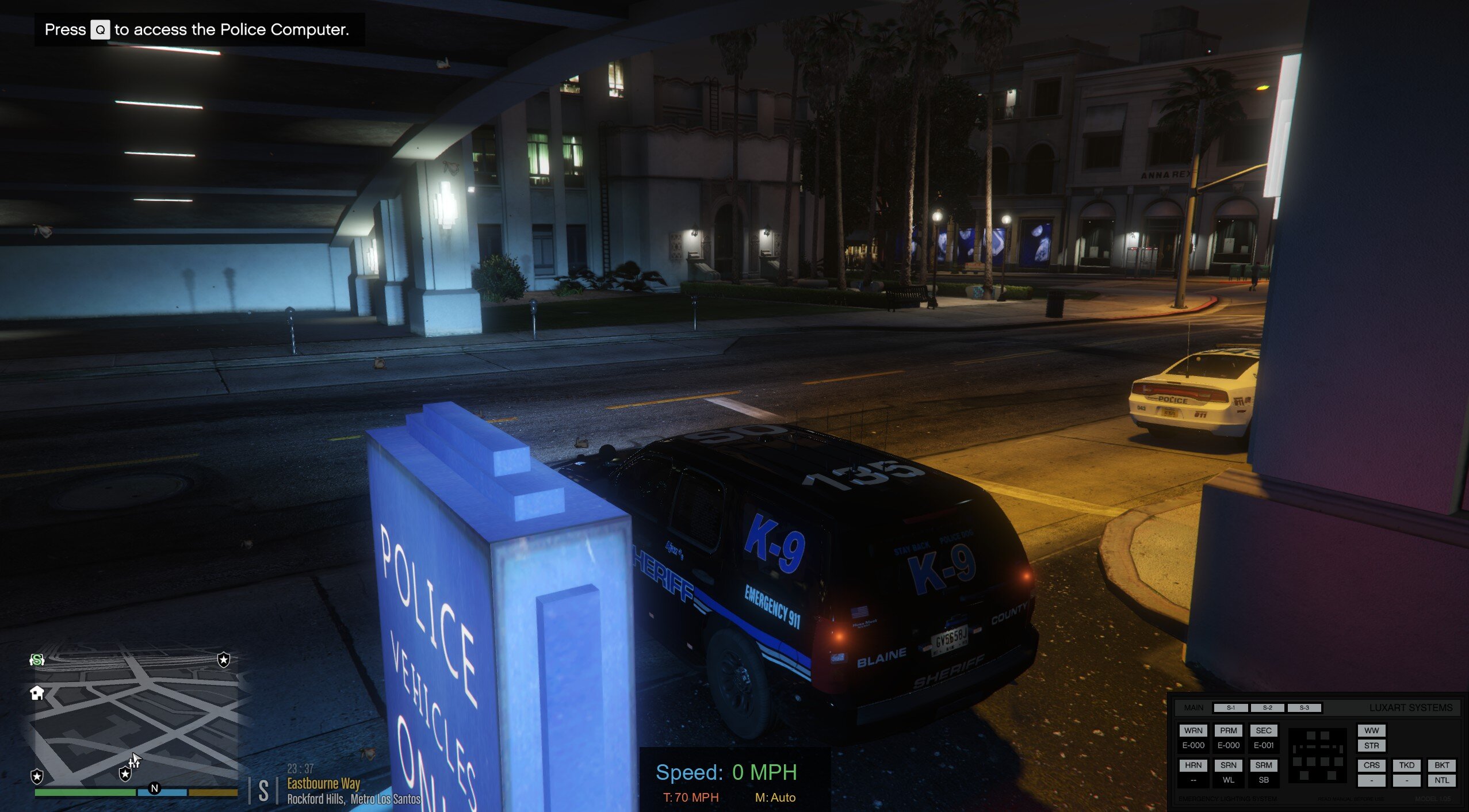
Task: Toggle the PRM primary lights button
Action: [1228, 730]
